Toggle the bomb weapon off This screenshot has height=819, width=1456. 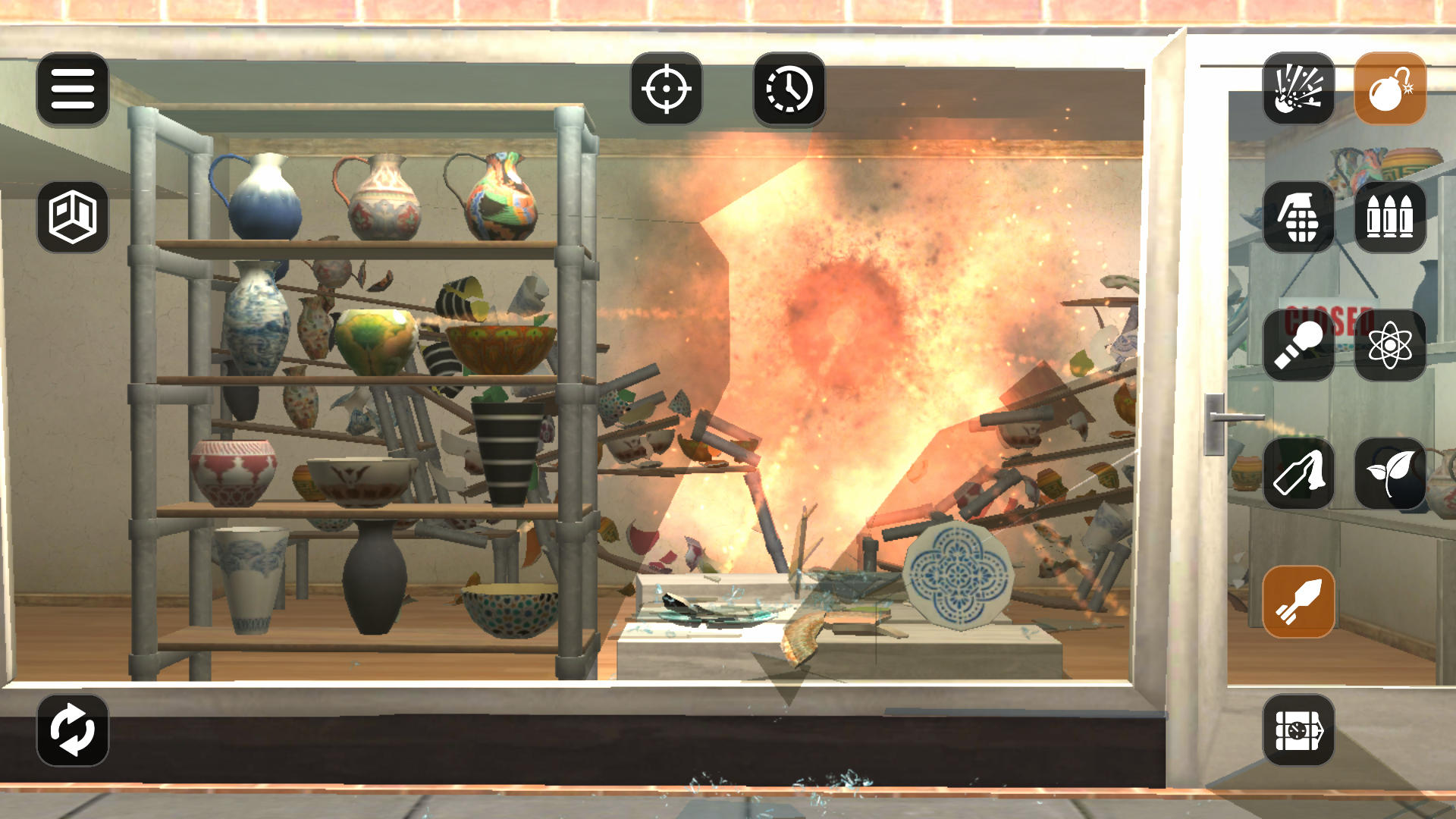coord(1391,89)
